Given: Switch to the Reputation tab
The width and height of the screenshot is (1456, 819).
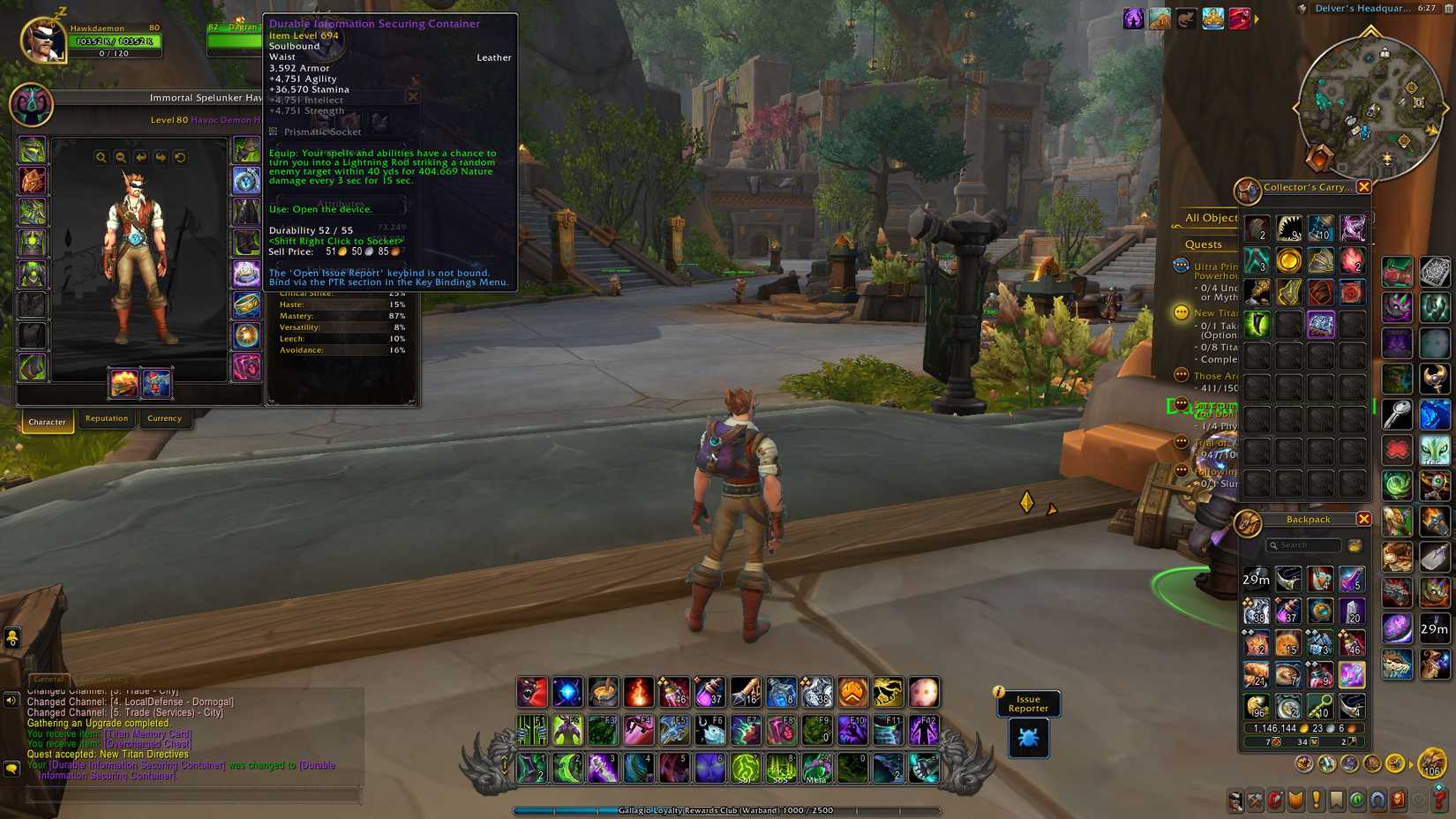Looking at the screenshot, I should [x=106, y=418].
